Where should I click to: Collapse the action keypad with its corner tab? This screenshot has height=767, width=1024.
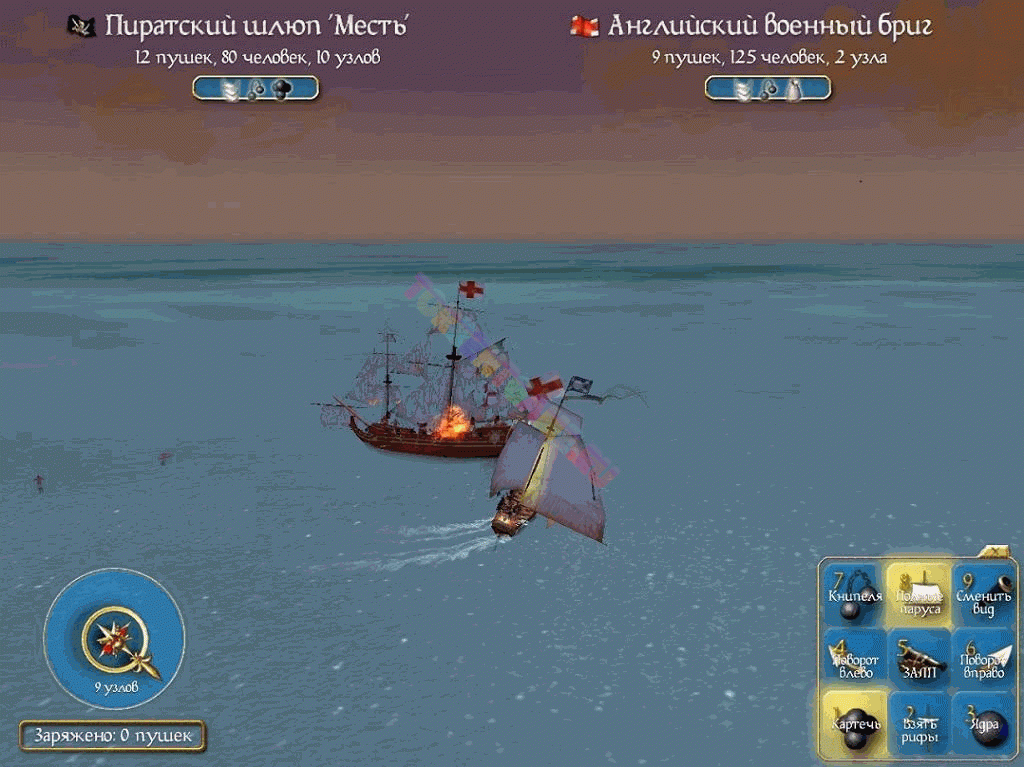[x=997, y=551]
